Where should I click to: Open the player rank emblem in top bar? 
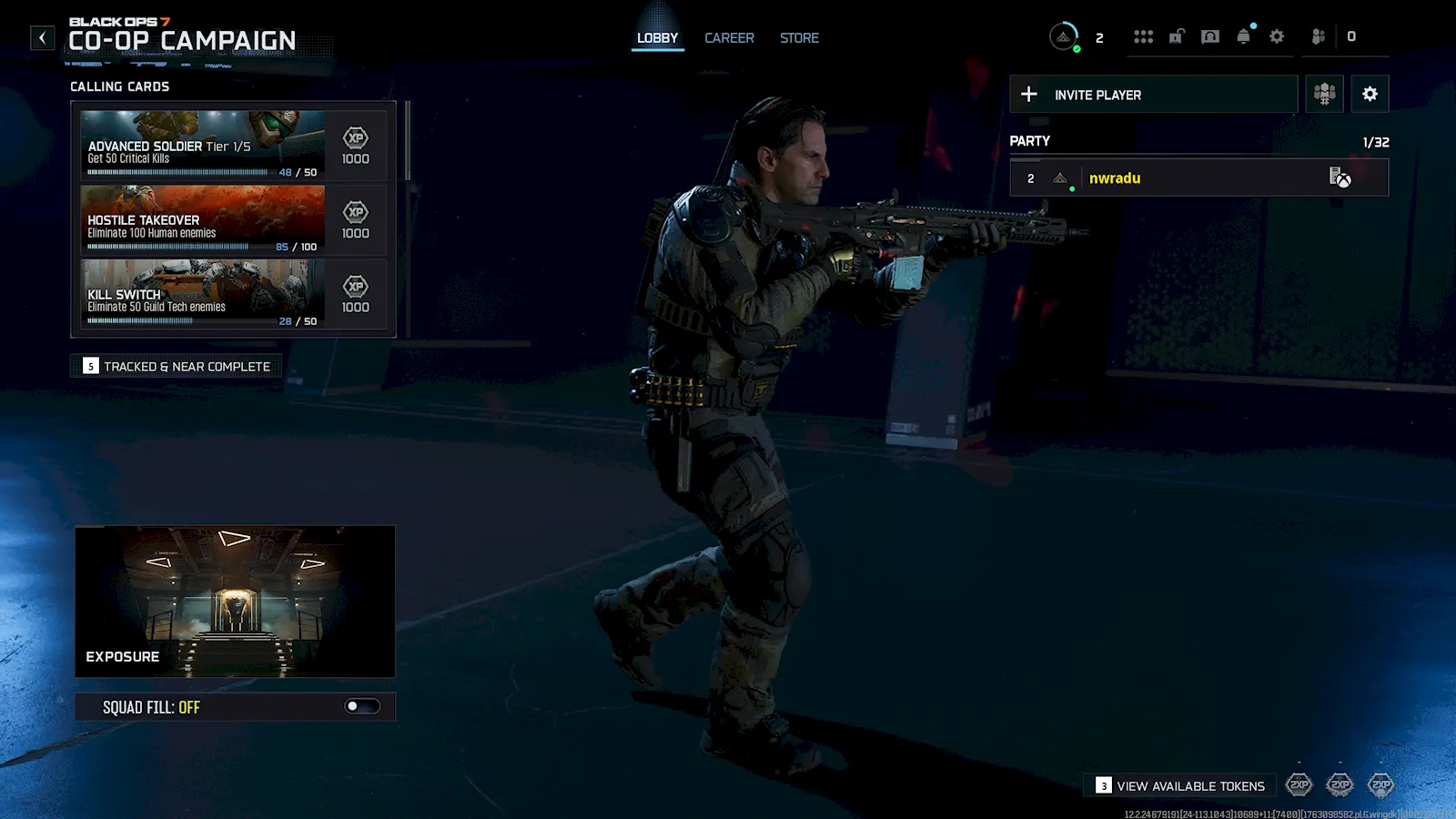[1063, 37]
